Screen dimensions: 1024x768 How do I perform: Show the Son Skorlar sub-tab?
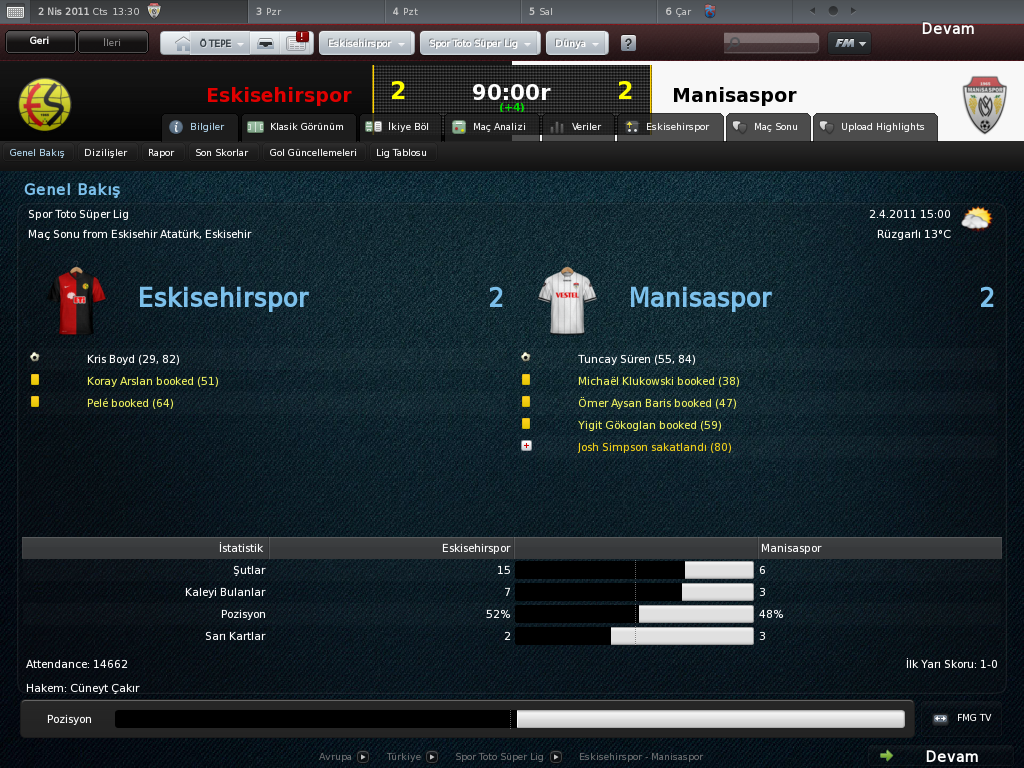coord(221,153)
